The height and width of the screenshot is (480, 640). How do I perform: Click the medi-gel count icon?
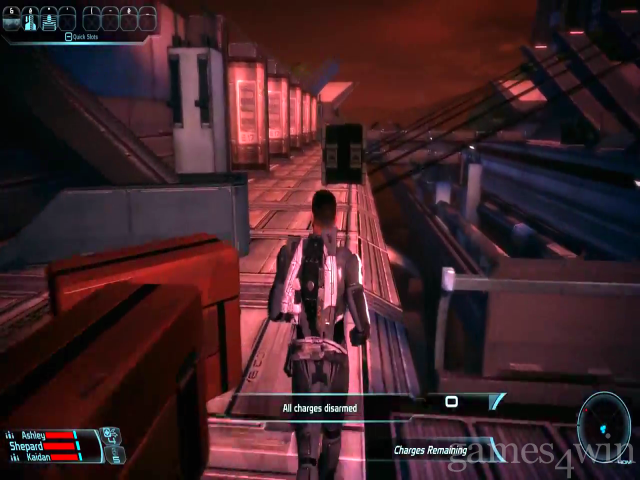112,436
